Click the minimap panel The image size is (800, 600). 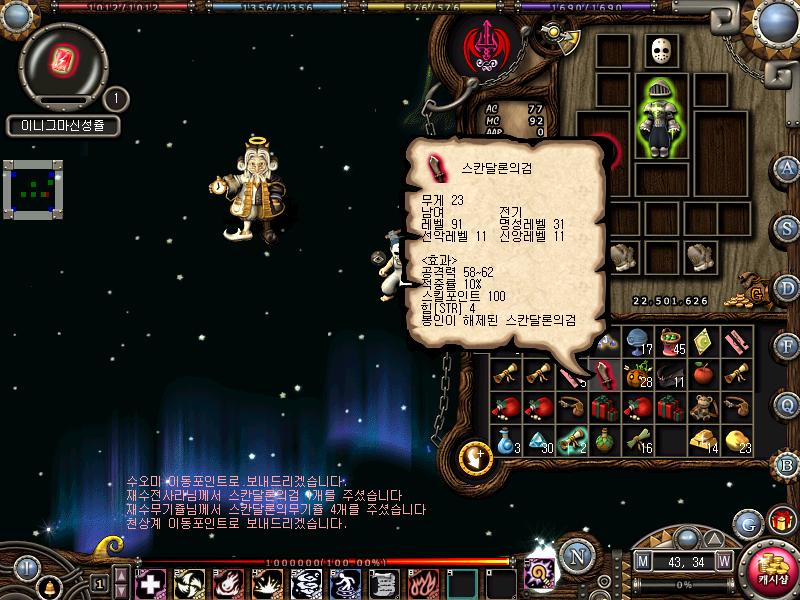[x=33, y=187]
